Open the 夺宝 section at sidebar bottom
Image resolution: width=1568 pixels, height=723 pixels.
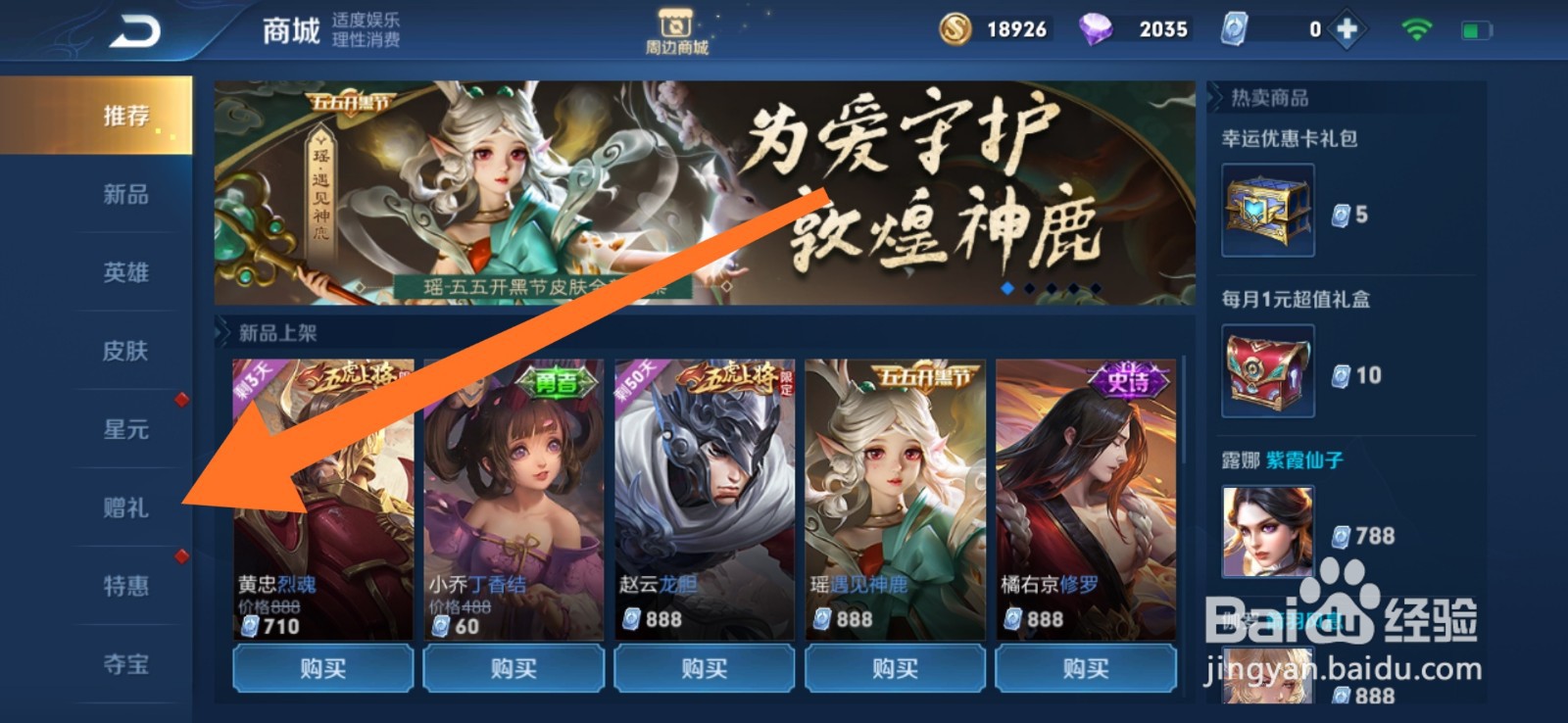[x=127, y=665]
